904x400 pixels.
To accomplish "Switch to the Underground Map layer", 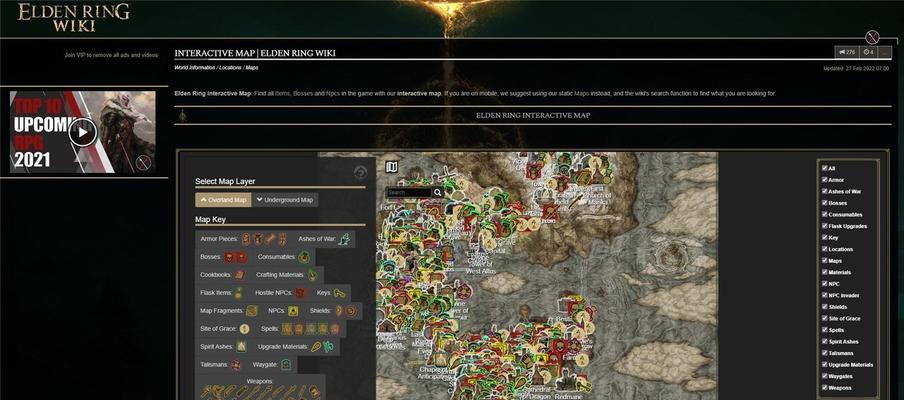I will pos(285,200).
